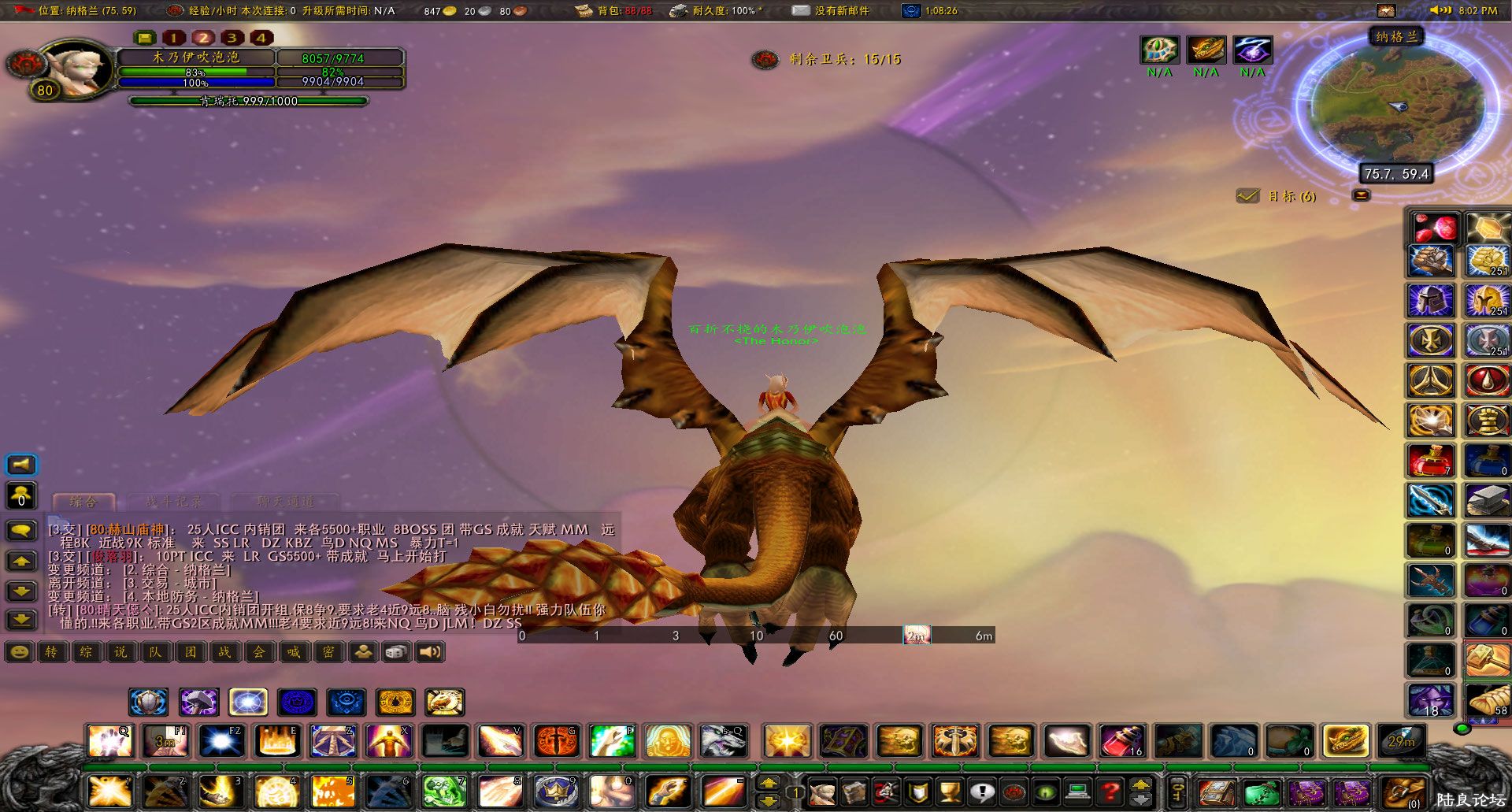Click the dice roll icon beside the chat bar
The height and width of the screenshot is (812, 1512).
tap(395, 652)
